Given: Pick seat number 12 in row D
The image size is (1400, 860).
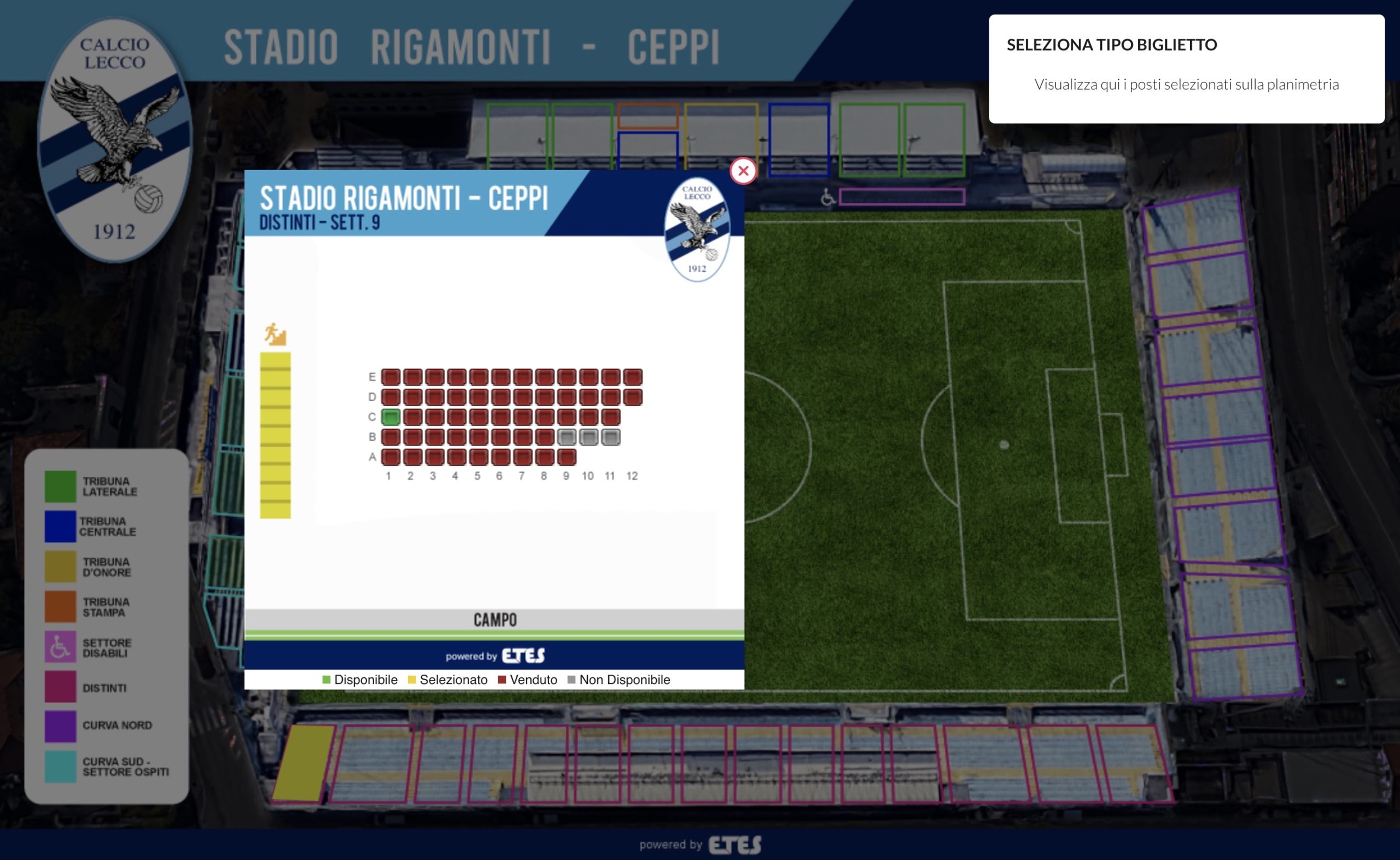Looking at the screenshot, I should (633, 397).
